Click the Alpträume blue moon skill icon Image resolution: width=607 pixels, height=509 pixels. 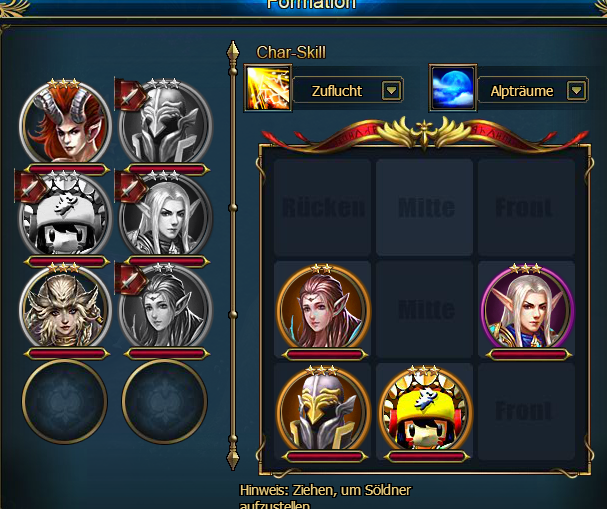453,89
